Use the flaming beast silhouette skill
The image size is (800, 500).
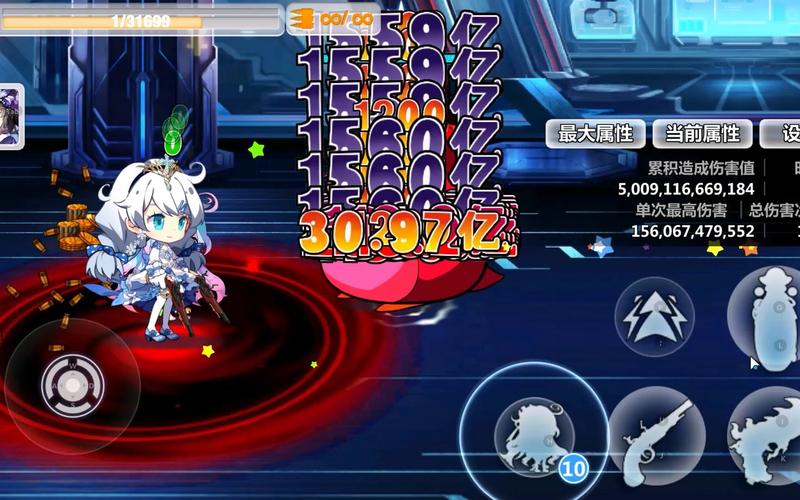(769, 435)
